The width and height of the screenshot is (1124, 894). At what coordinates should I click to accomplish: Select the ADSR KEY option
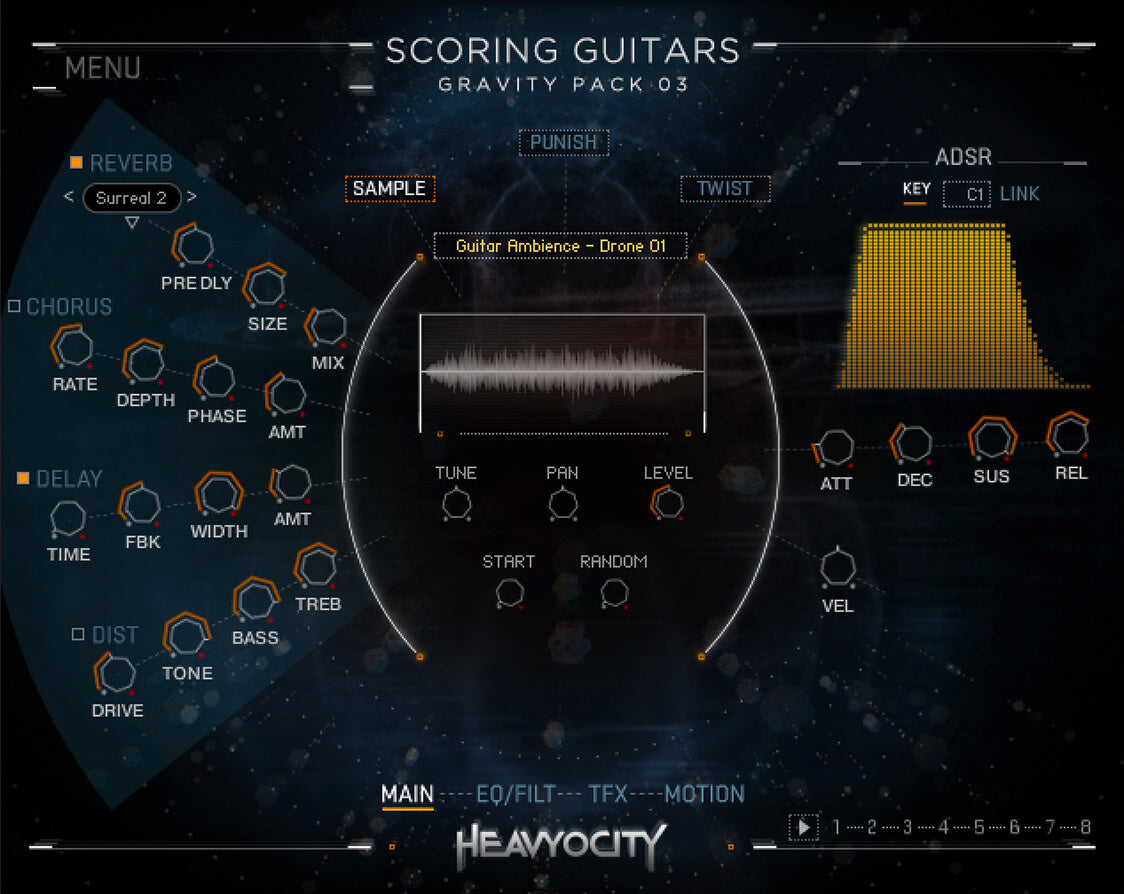coord(916,190)
